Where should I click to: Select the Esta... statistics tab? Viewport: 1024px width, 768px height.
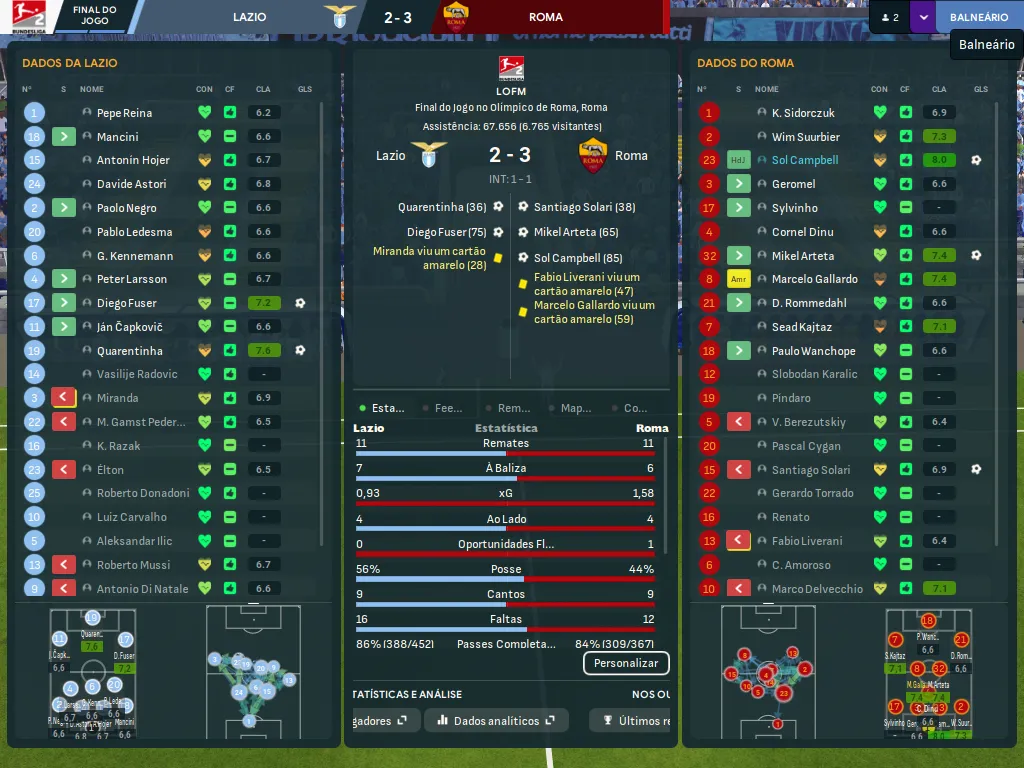coord(387,408)
